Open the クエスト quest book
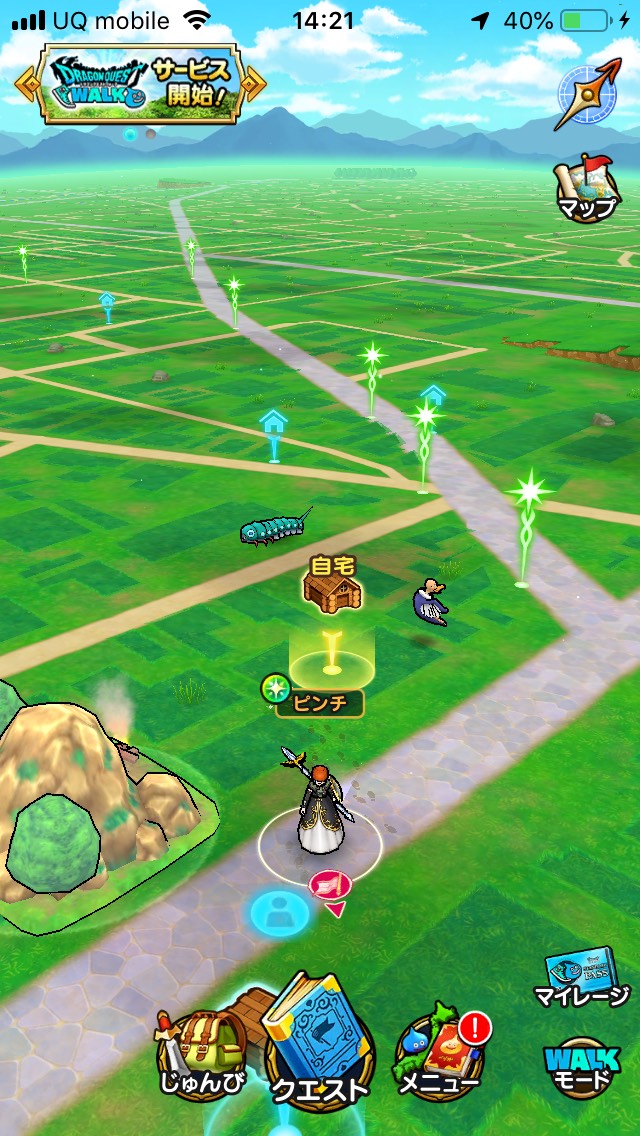This screenshot has width=640, height=1136. [318, 1045]
